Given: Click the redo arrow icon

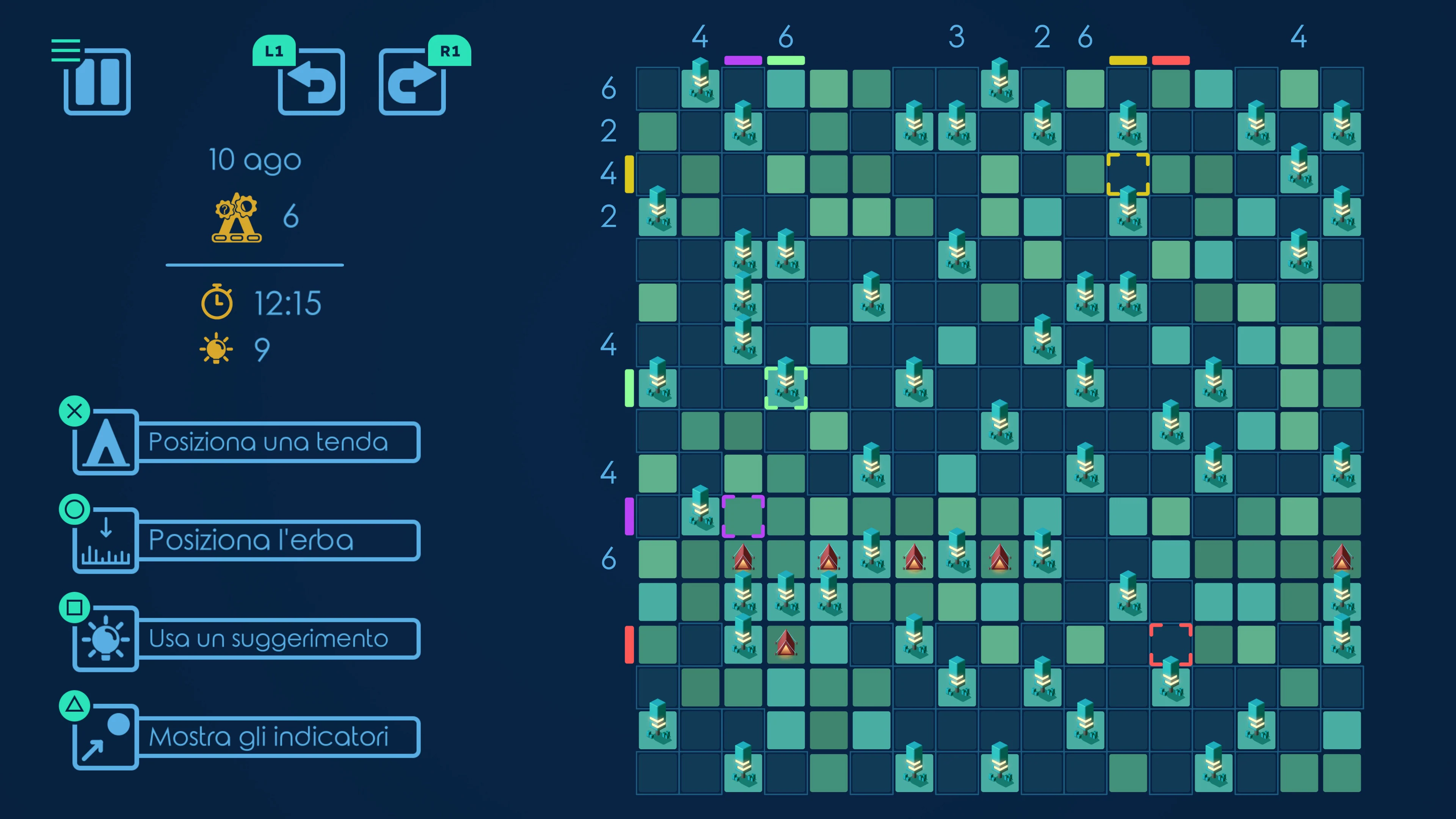Looking at the screenshot, I should coord(413,84).
